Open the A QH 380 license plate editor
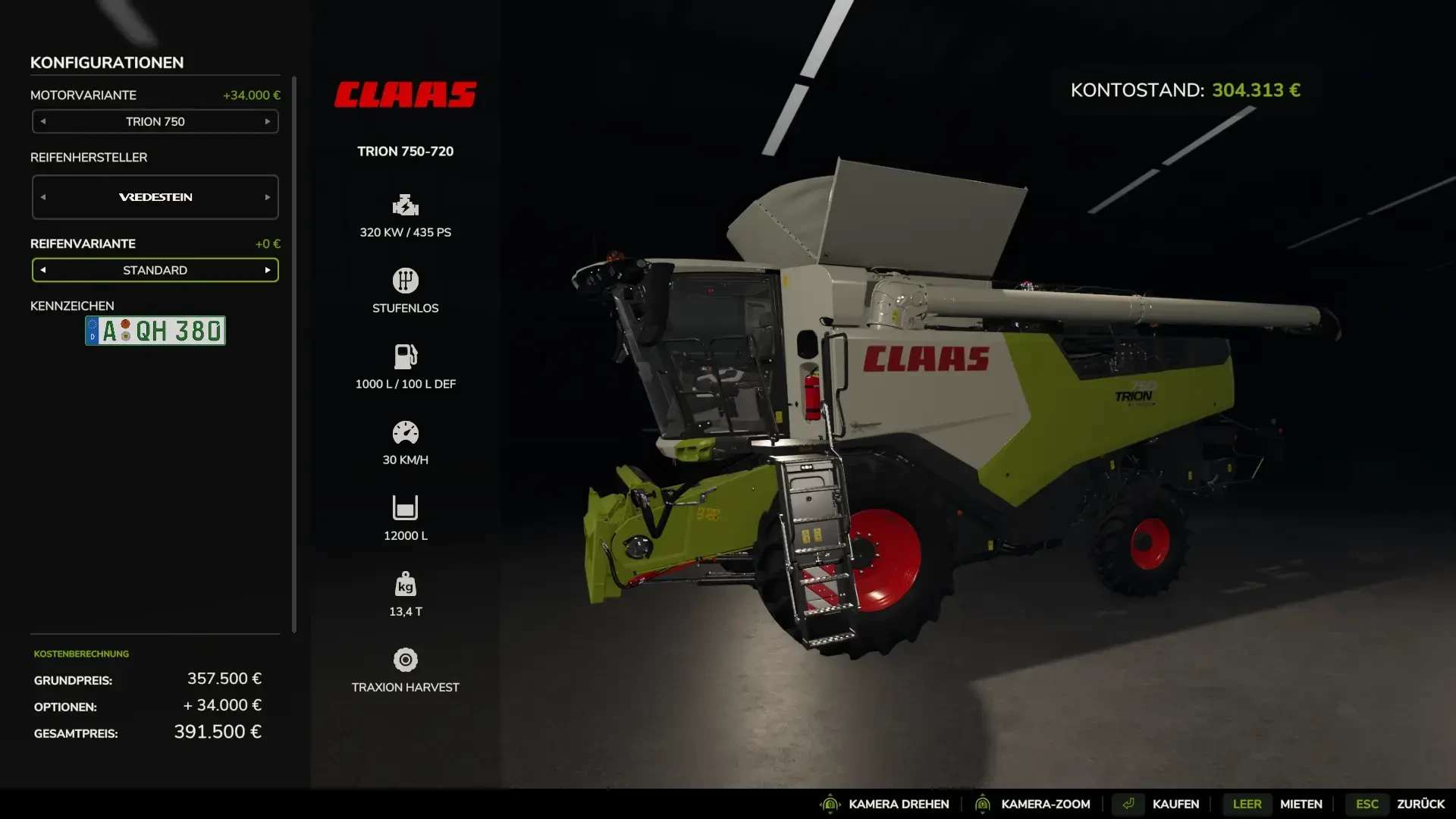1456x819 pixels. coord(155,331)
